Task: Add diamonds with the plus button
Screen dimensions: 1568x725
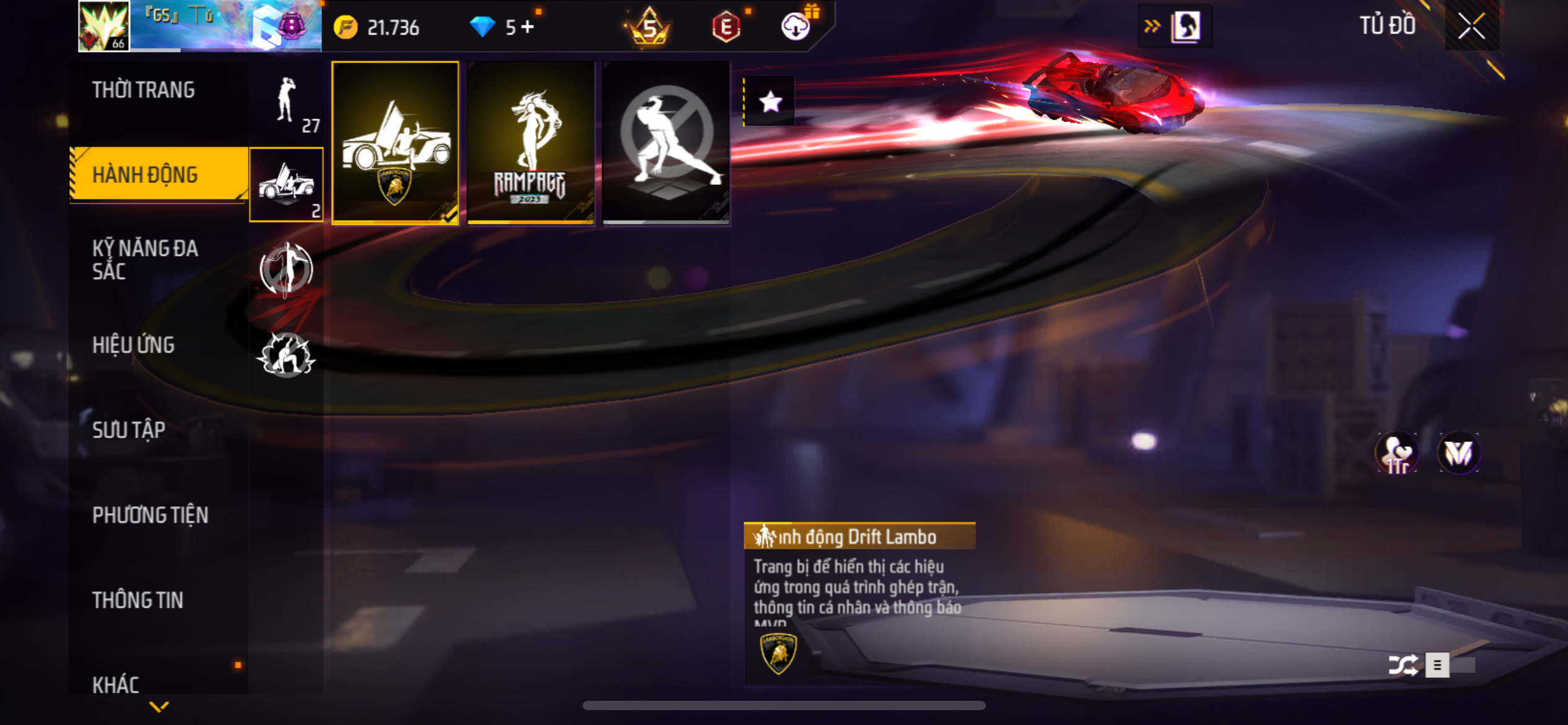Action: point(528,27)
